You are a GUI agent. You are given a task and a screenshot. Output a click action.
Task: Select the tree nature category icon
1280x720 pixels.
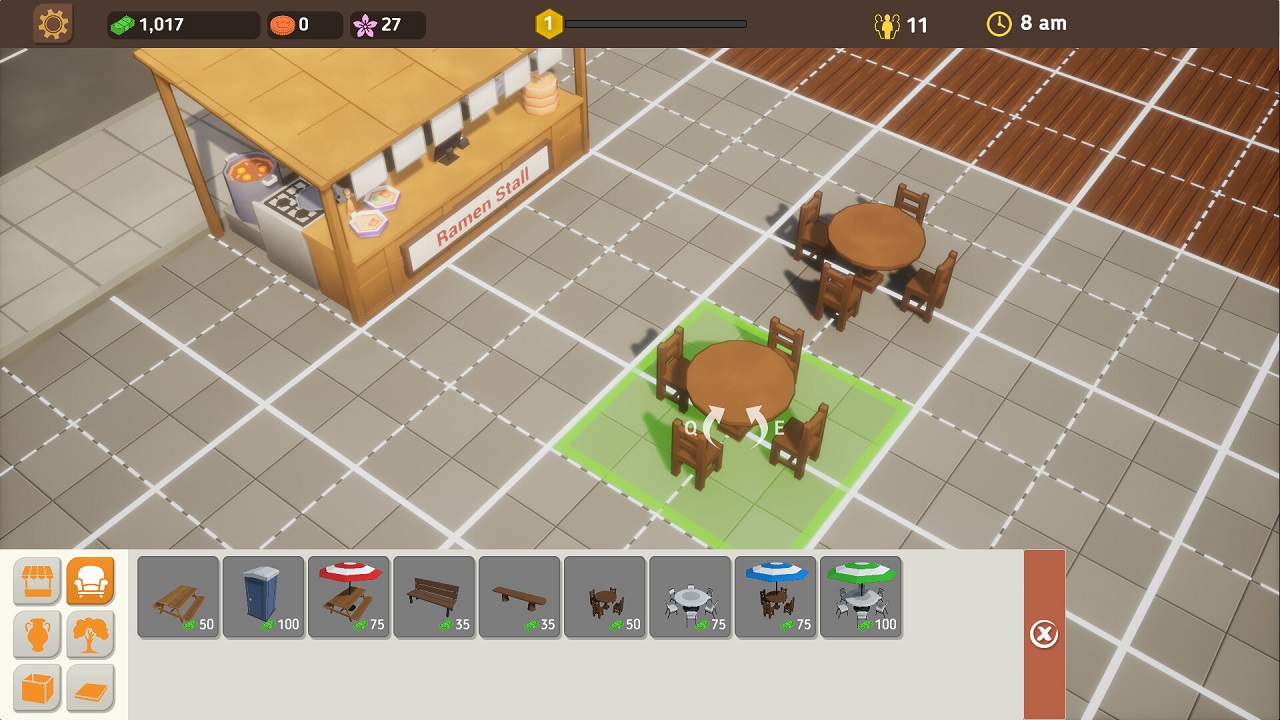click(x=90, y=634)
